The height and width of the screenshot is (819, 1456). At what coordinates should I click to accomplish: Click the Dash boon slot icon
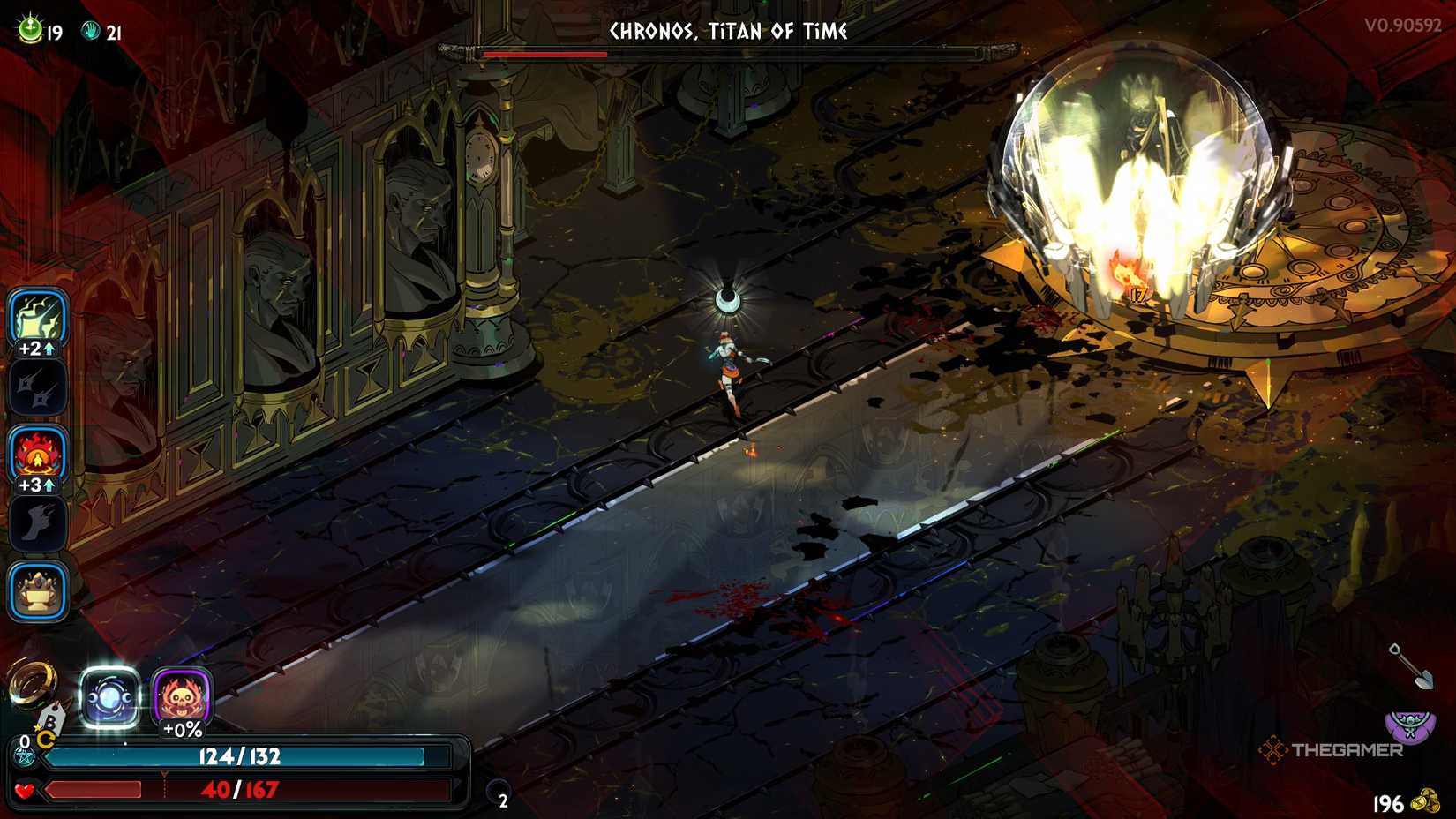pyautogui.click(x=37, y=521)
